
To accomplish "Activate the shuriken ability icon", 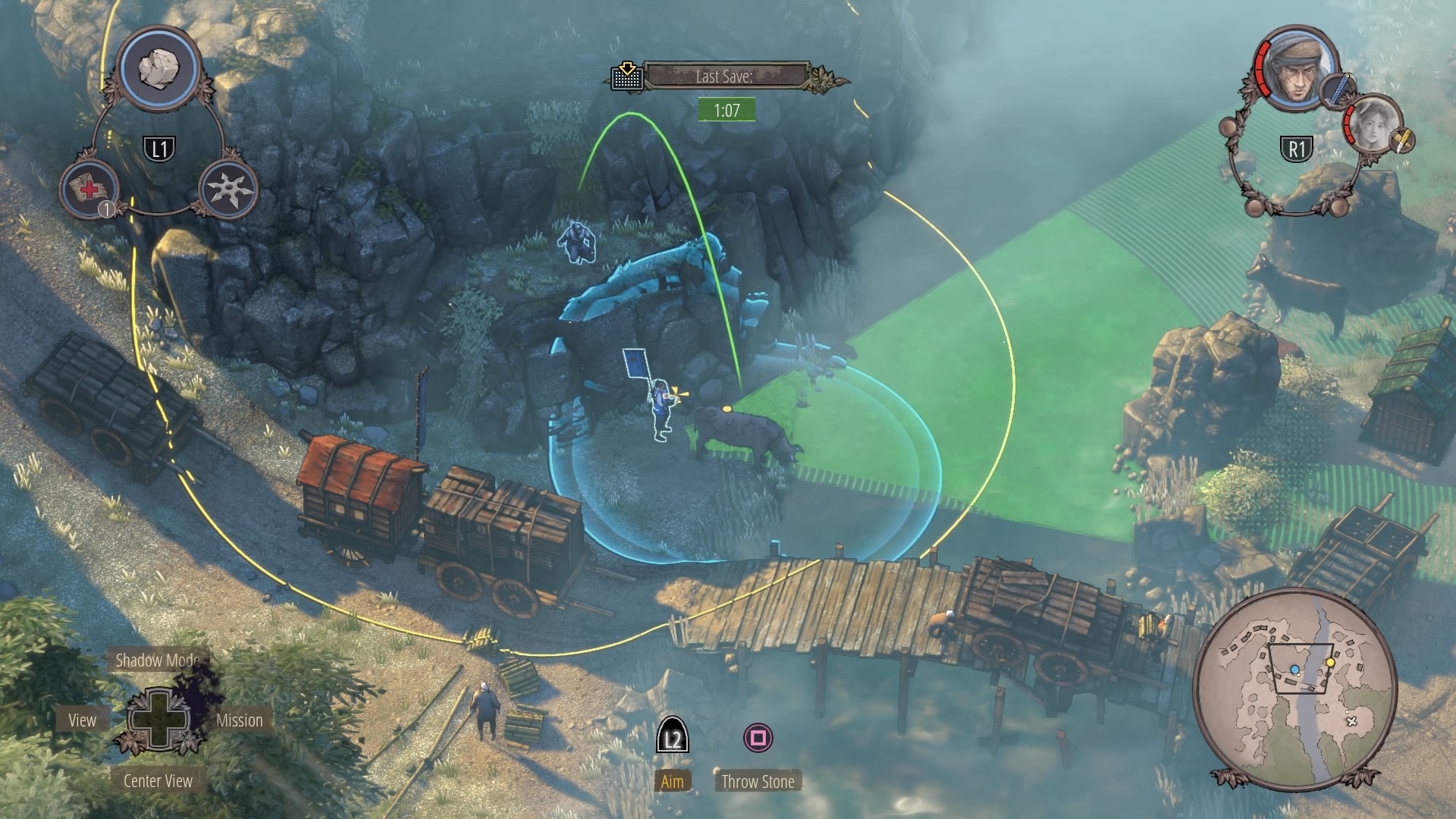I will tap(229, 189).
